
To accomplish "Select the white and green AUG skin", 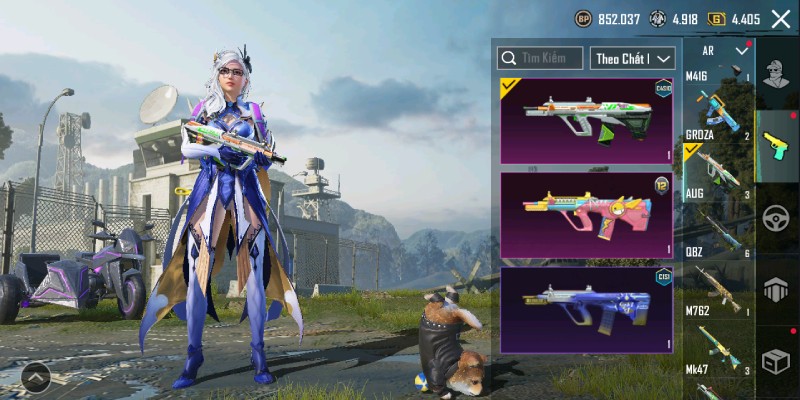I will [x=586, y=121].
